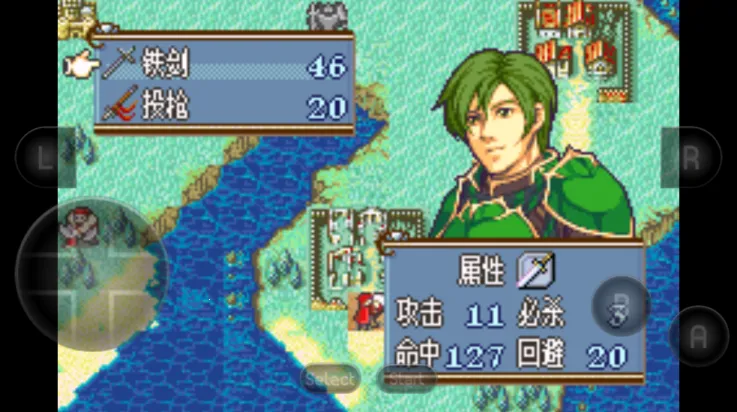Tap the emulator Select button
Screen dimensions: 737x412
pyautogui.click(x=331, y=379)
